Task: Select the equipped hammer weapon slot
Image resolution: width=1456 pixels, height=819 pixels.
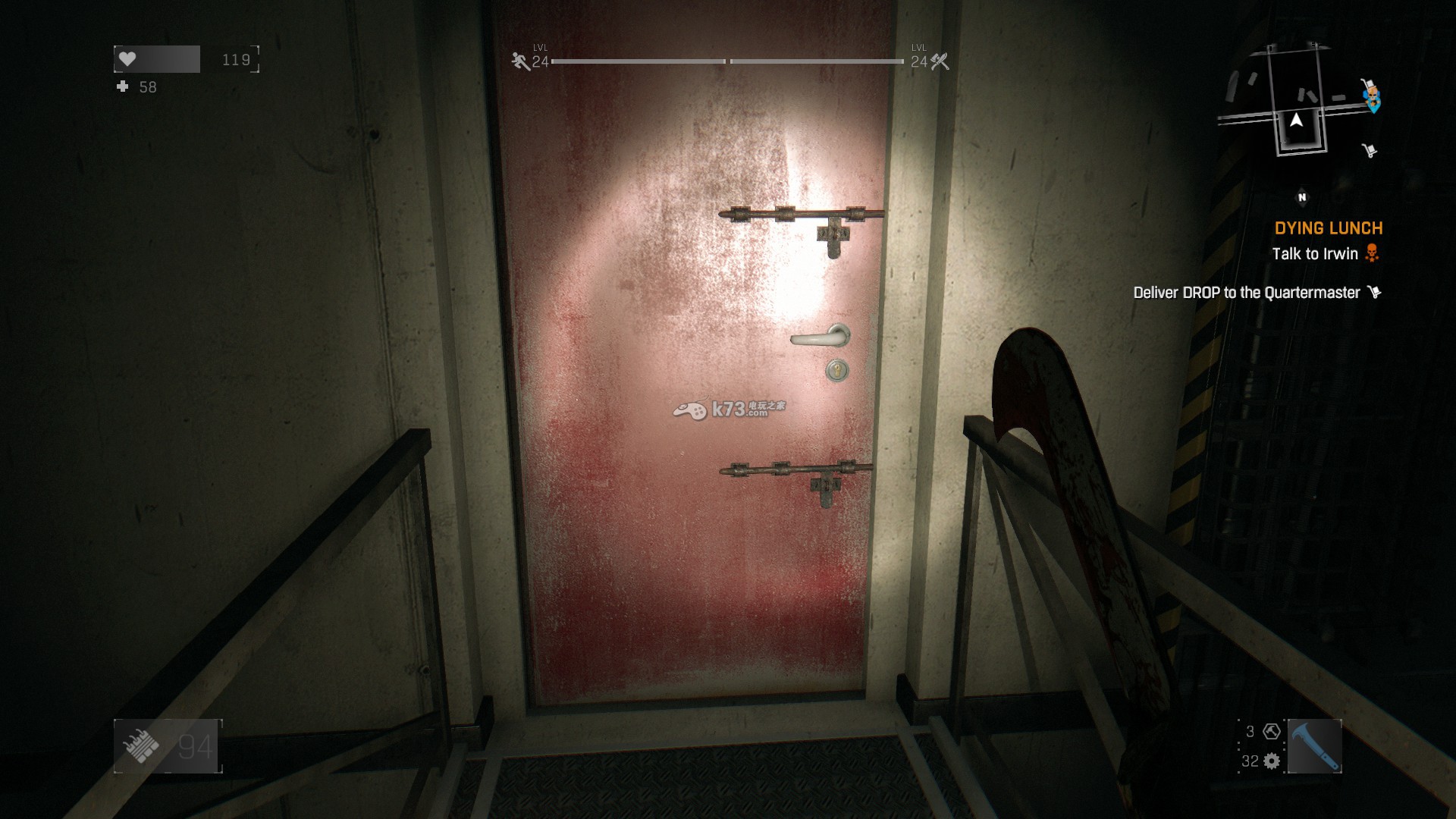Action: click(x=1314, y=746)
